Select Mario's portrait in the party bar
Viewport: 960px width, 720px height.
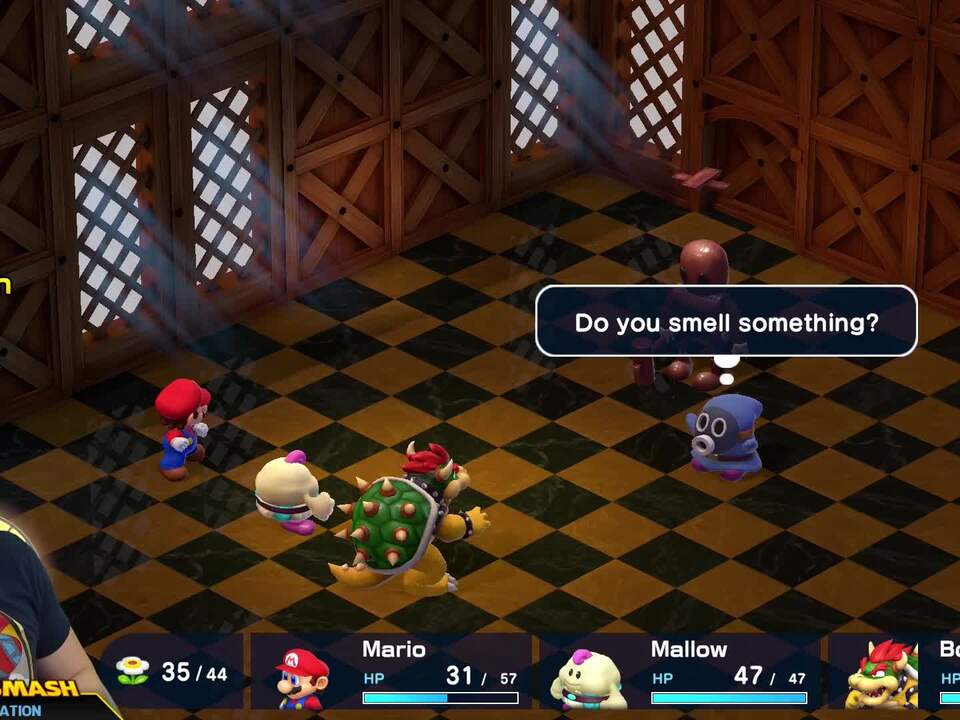[302, 677]
